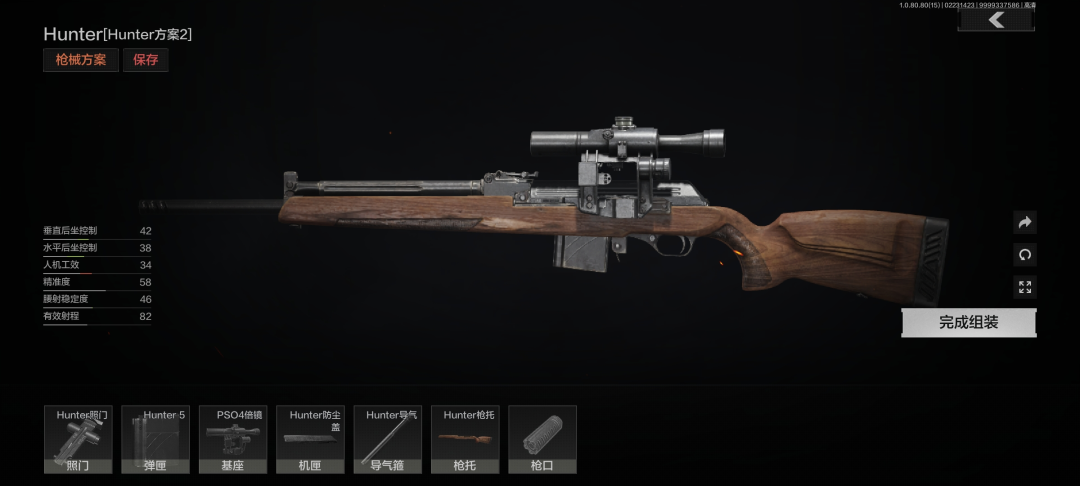
Task: Reset the weapon view with rotate icon
Action: (x=1024, y=255)
